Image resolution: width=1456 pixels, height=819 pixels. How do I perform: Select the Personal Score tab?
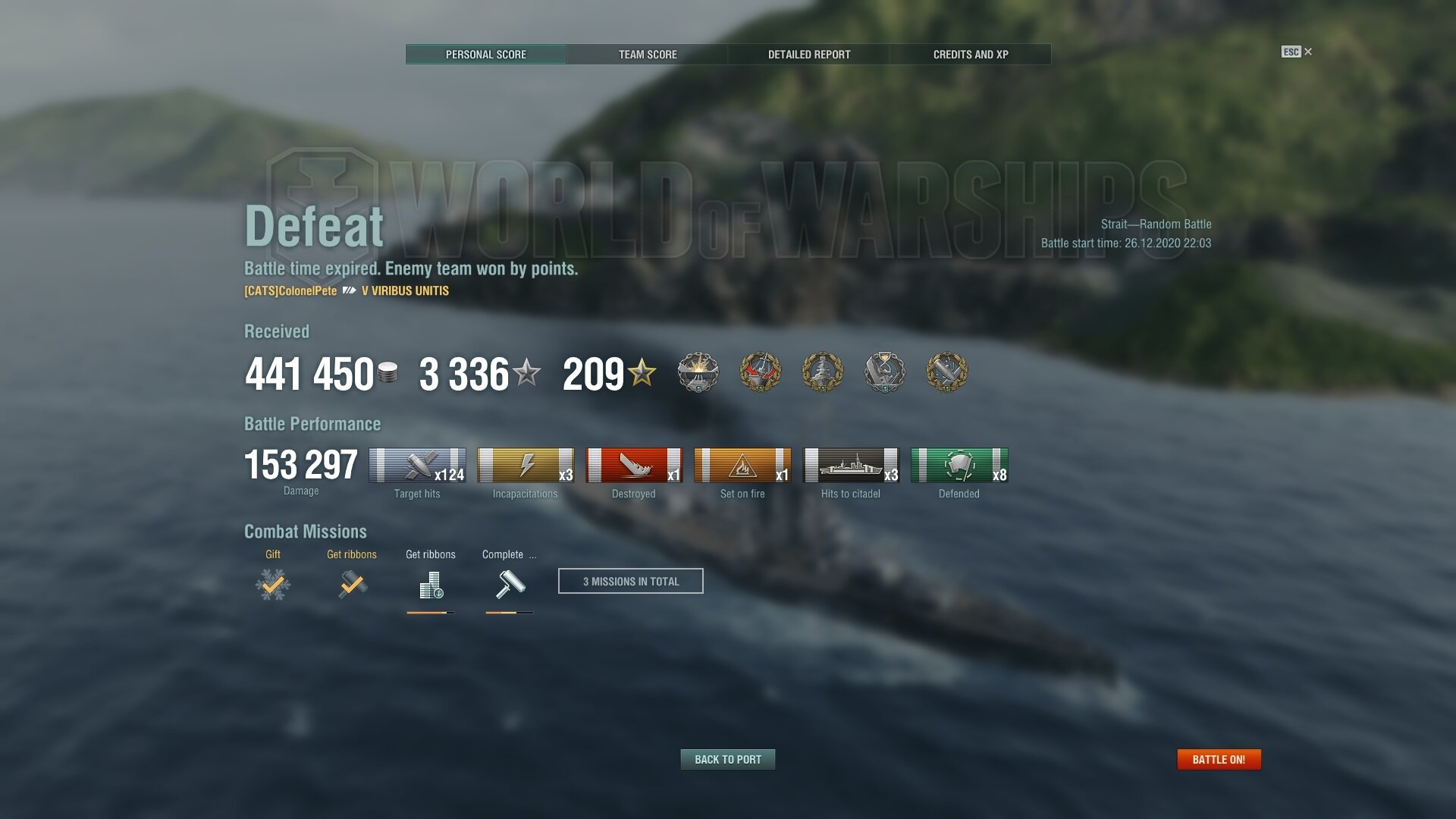(486, 55)
